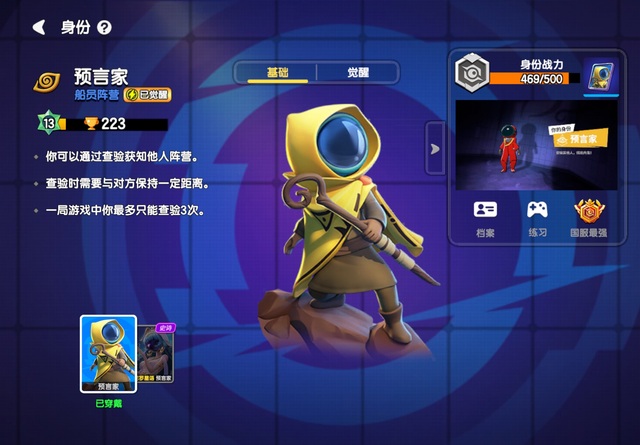Switch to the 觉醒 tab
Image resolution: width=640 pixels, height=445 pixels.
tap(357, 73)
